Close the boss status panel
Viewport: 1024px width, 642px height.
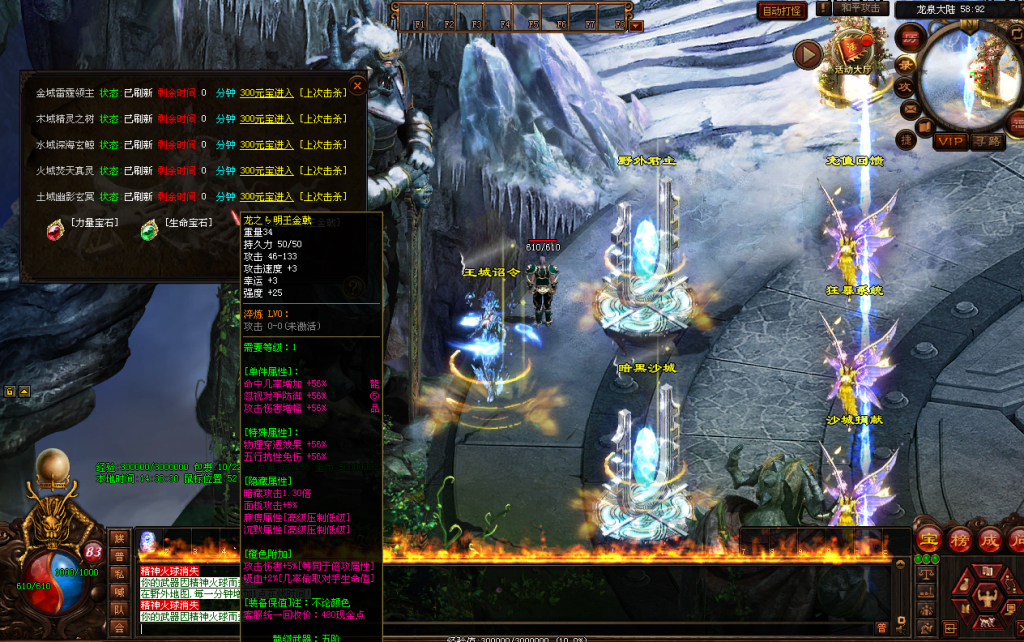click(357, 86)
